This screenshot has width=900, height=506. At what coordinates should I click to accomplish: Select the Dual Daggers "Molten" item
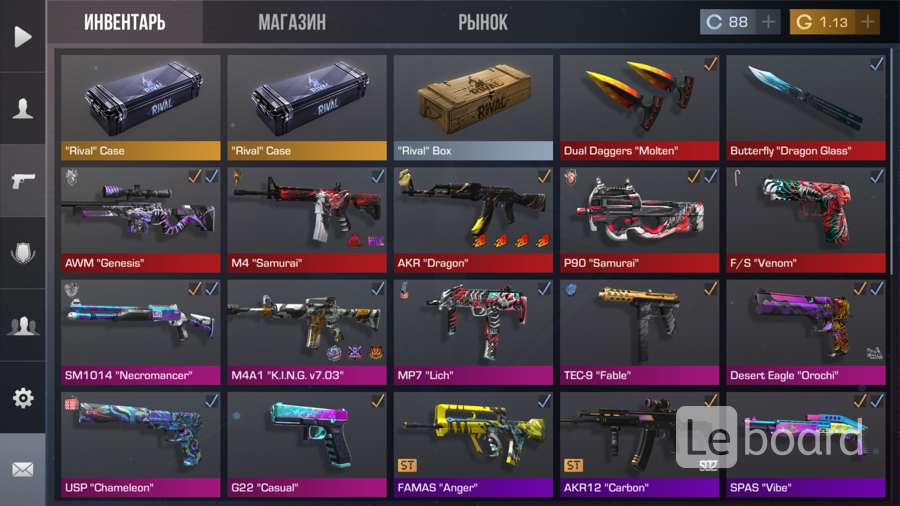coord(639,107)
